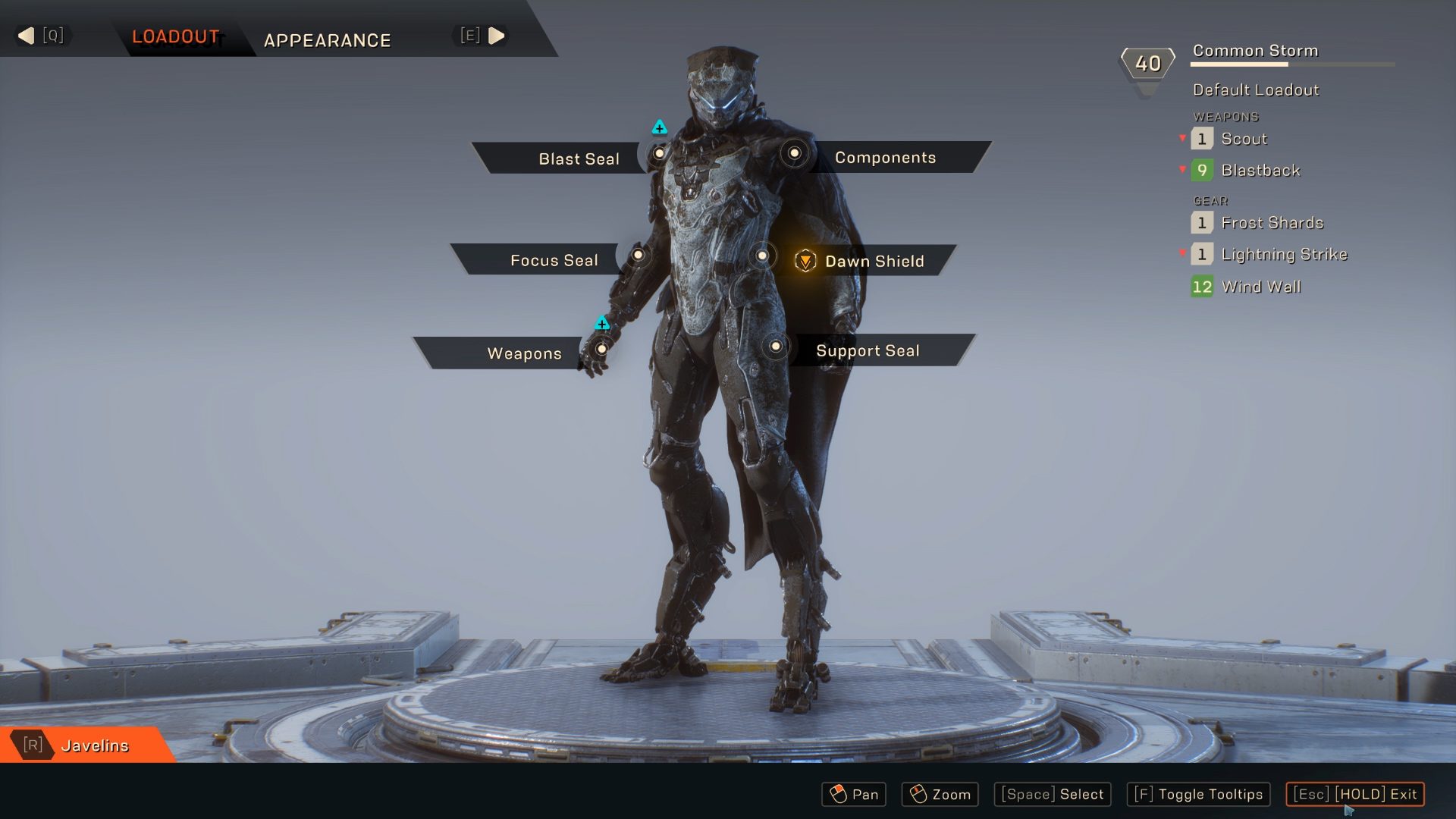Choose the Support Seal slot
Screen dimensions: 1456x819
pyautogui.click(x=868, y=350)
